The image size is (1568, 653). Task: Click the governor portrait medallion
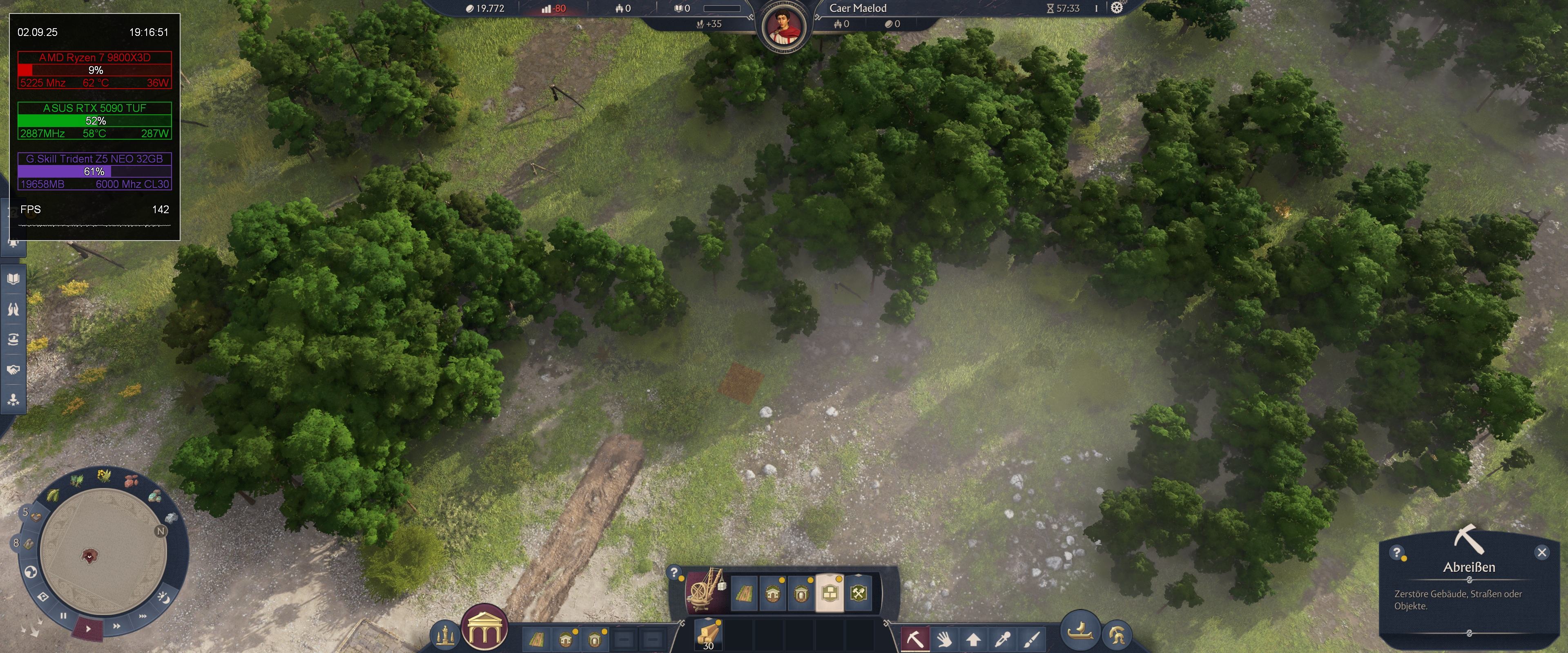[x=784, y=27]
